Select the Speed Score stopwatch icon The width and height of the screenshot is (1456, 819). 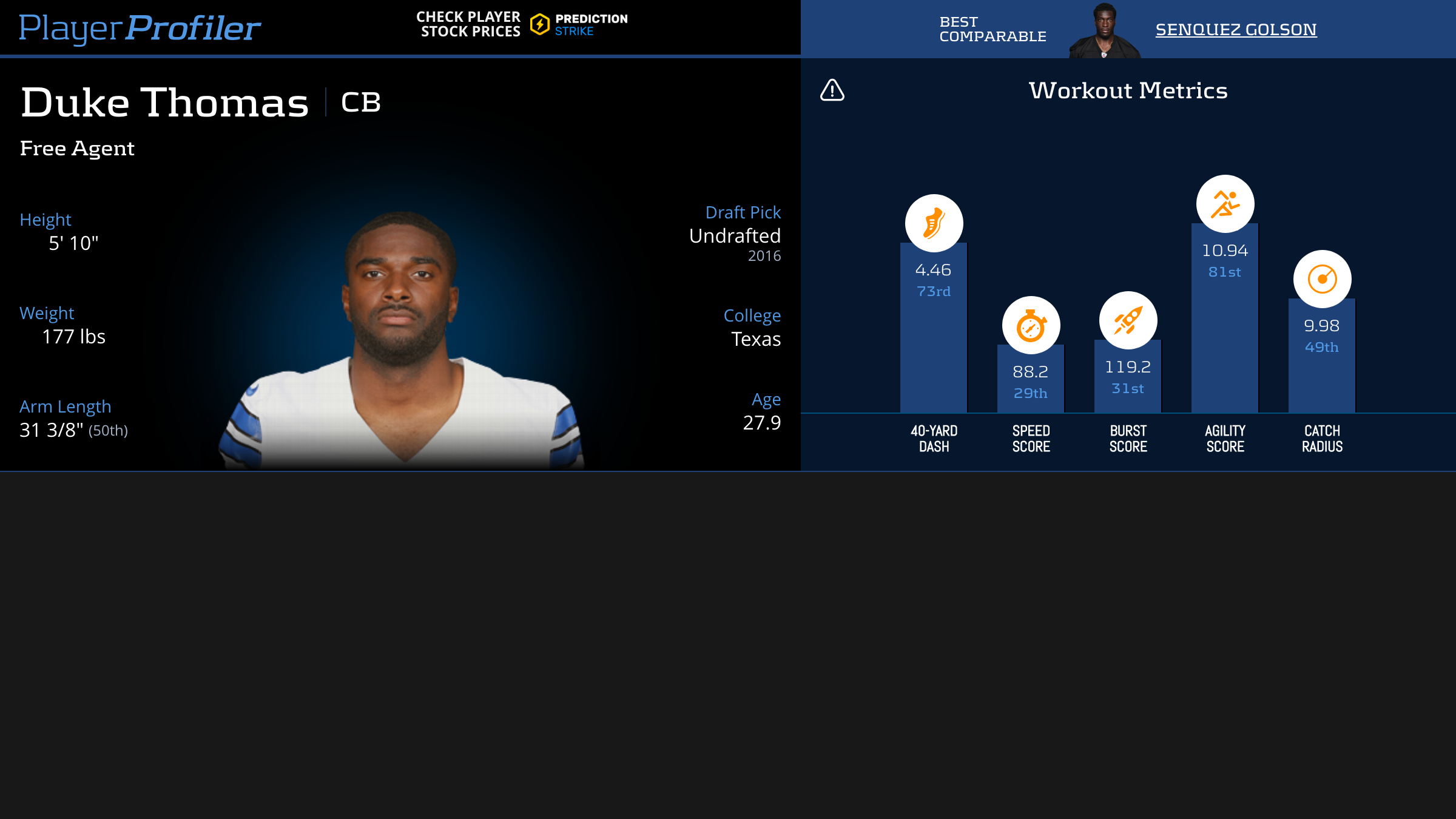(1031, 326)
